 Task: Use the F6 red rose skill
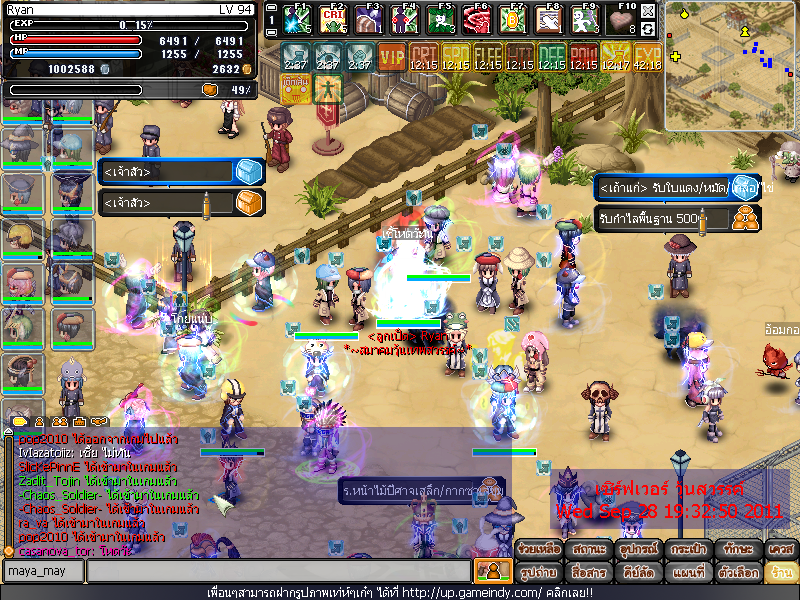(x=477, y=18)
